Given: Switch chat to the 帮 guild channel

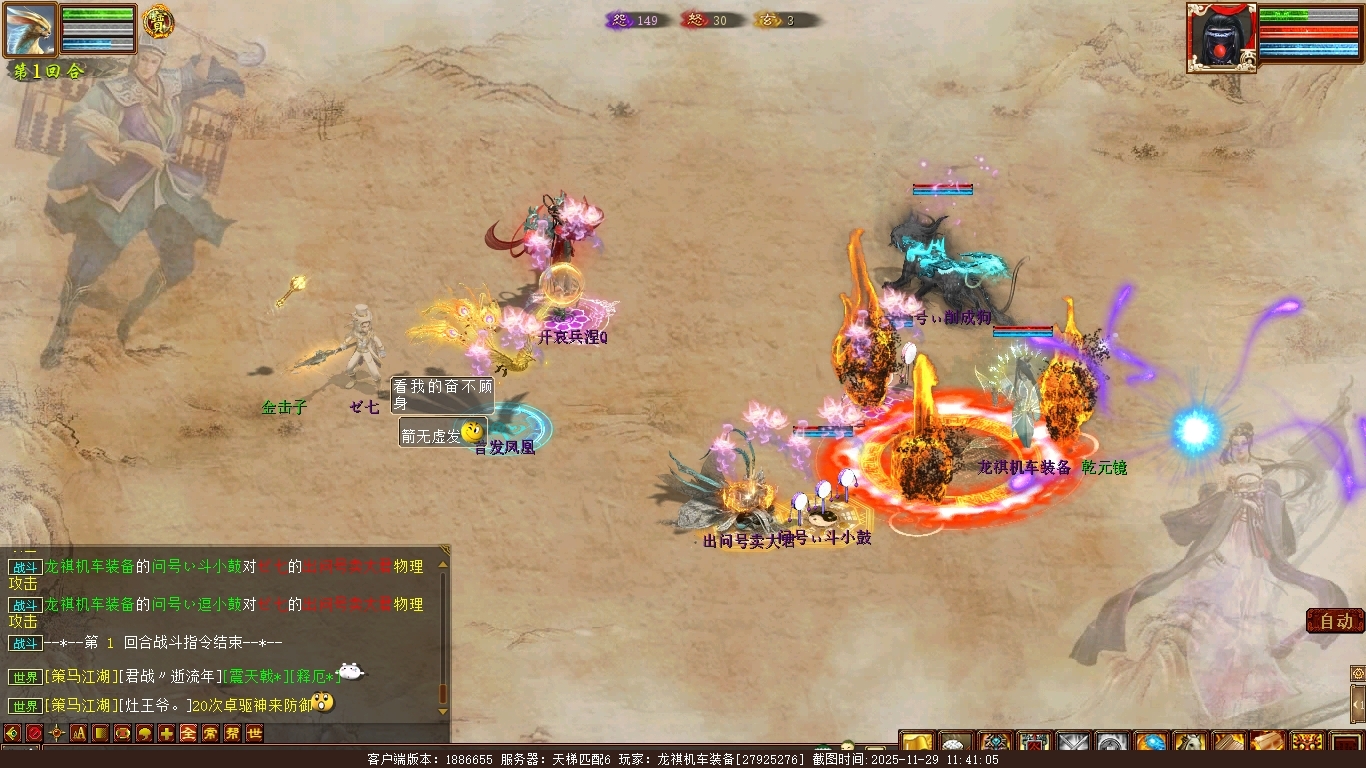Looking at the screenshot, I should (x=232, y=733).
